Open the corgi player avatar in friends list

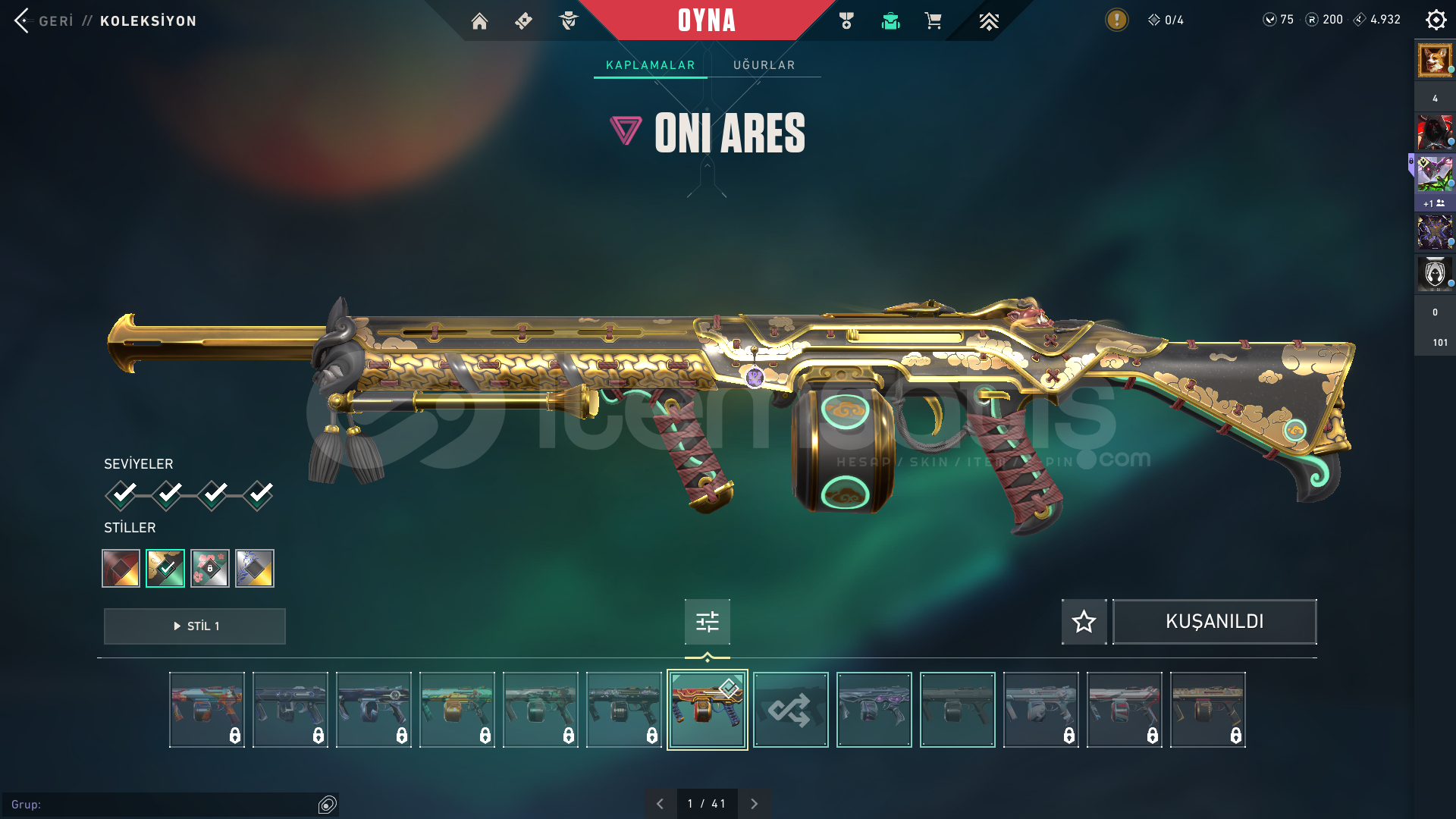(x=1434, y=60)
